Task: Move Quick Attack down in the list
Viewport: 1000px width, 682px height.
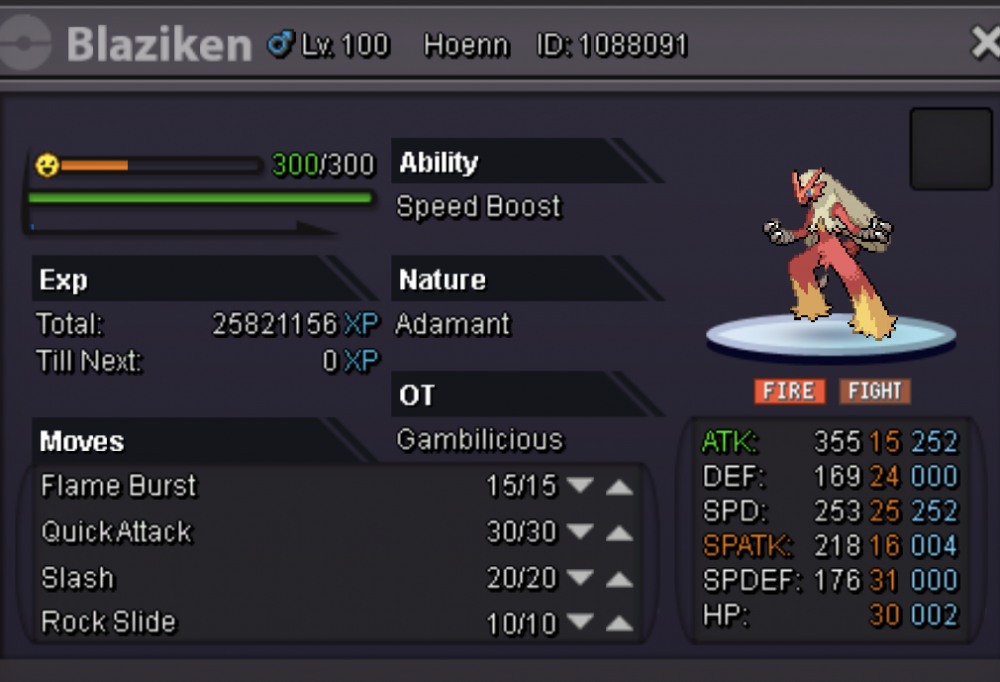Action: [580, 533]
